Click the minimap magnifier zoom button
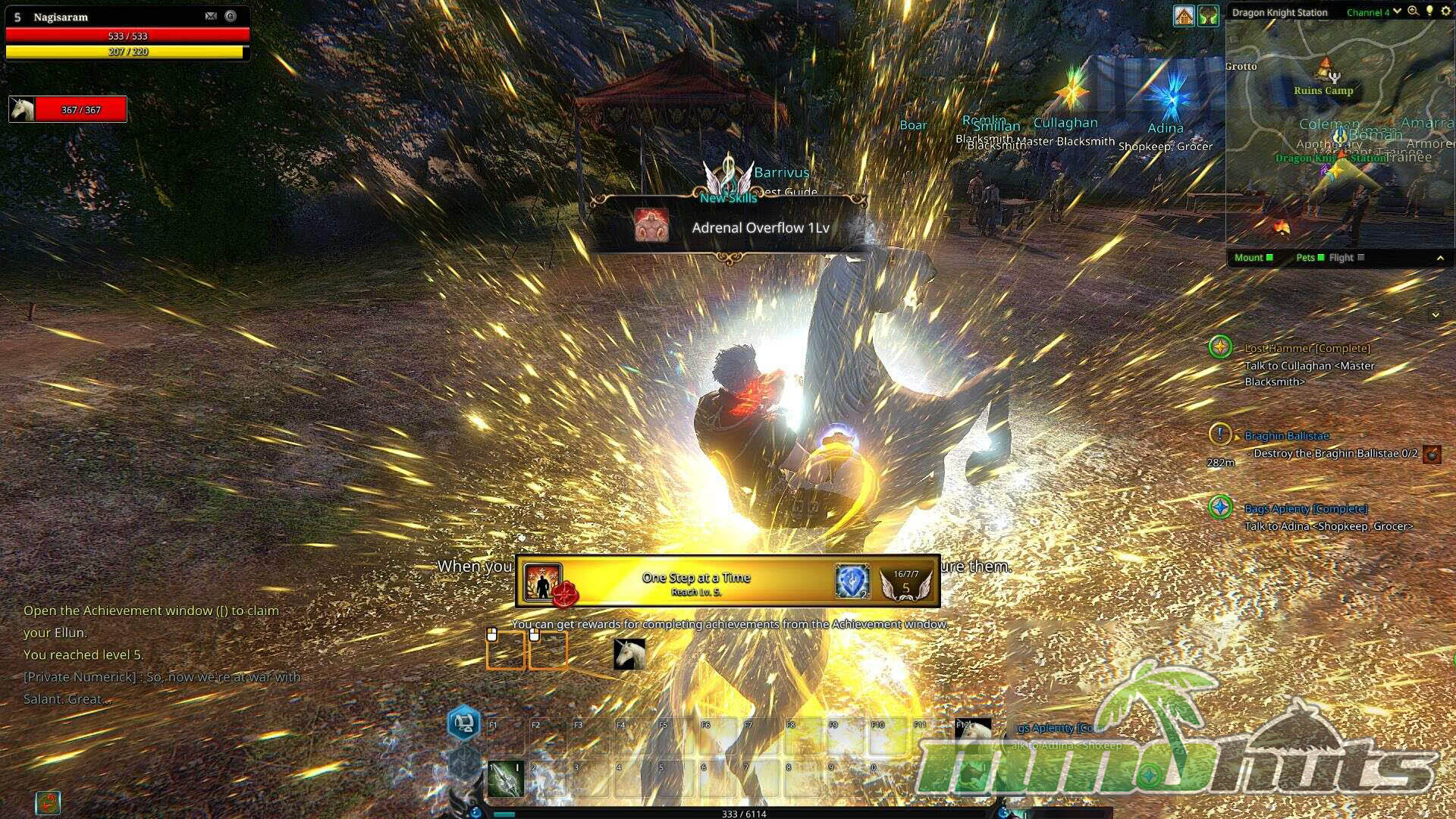This screenshot has height=819, width=1456. point(1413,11)
